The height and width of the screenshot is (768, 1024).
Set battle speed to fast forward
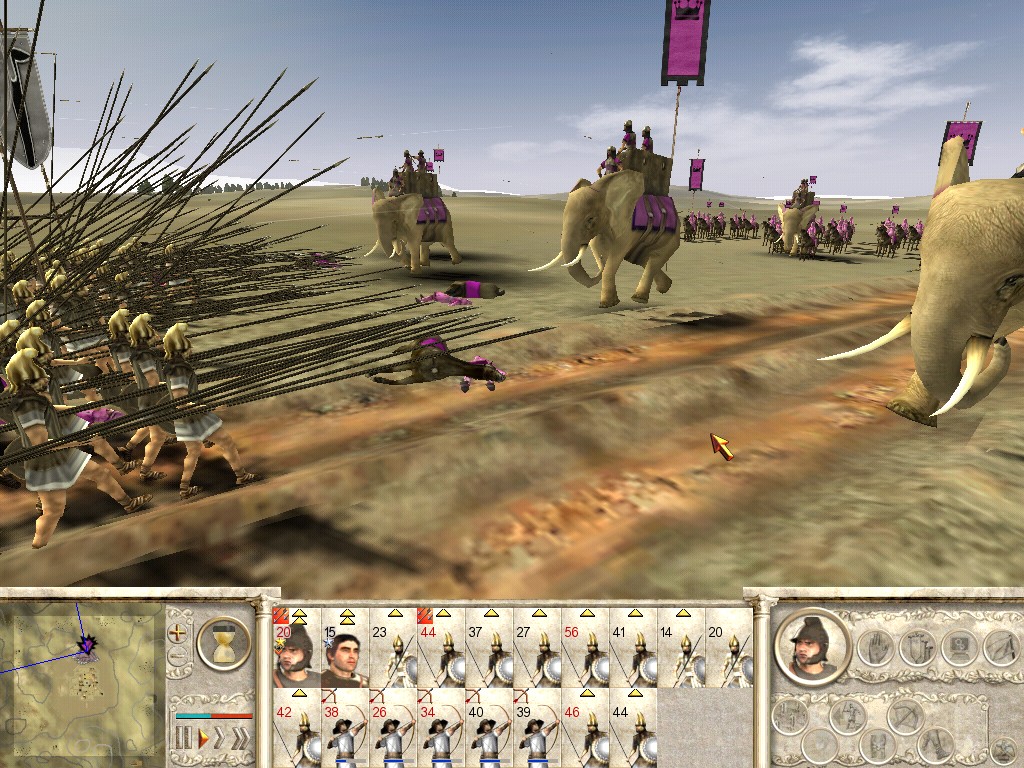pos(221,738)
